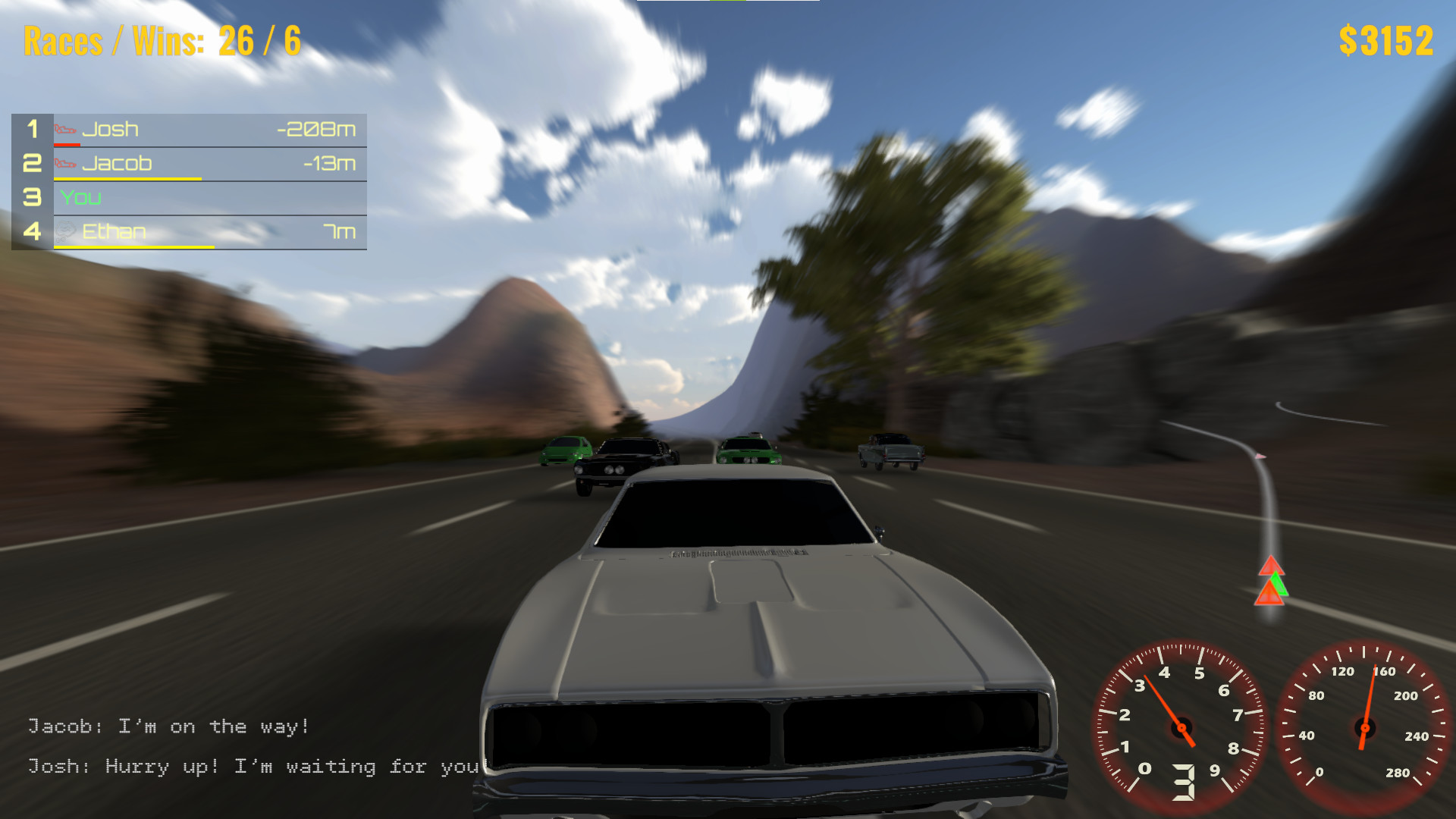Click Jacob's red race car icon
Image resolution: width=1456 pixels, height=819 pixels.
point(67,163)
